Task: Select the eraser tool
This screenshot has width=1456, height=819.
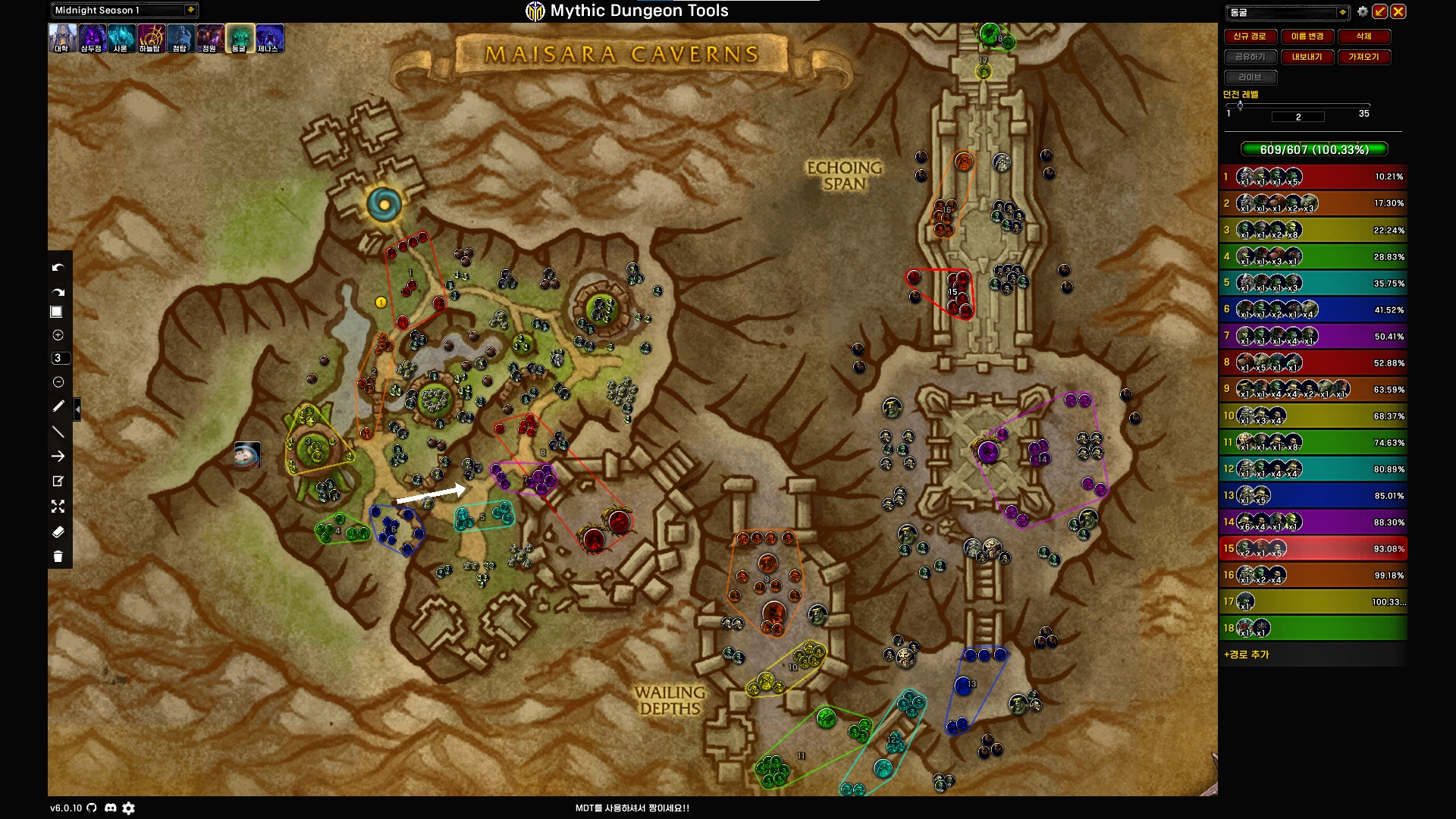Action: pos(58,532)
